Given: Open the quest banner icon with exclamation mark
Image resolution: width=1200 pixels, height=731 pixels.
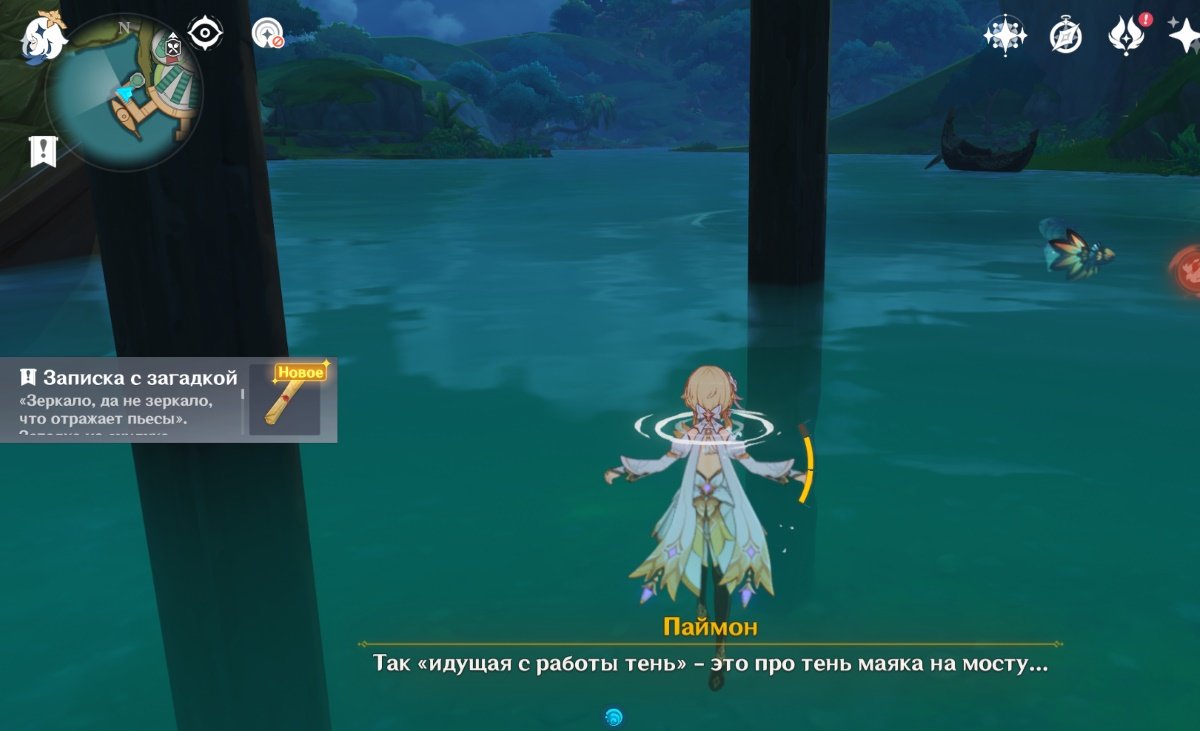Looking at the screenshot, I should click(43, 152).
